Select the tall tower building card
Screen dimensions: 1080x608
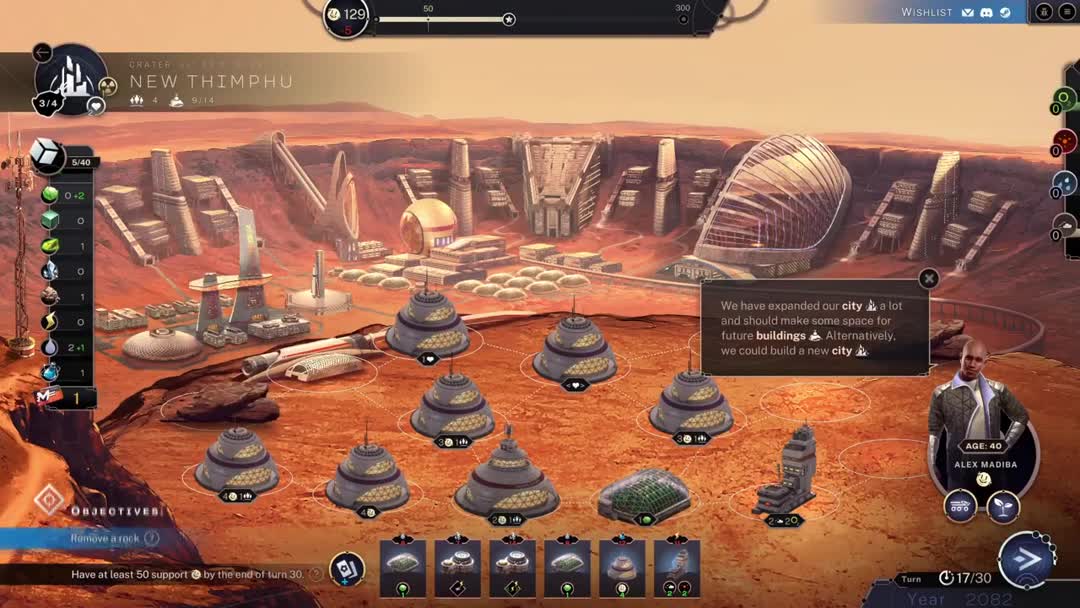coord(677,567)
